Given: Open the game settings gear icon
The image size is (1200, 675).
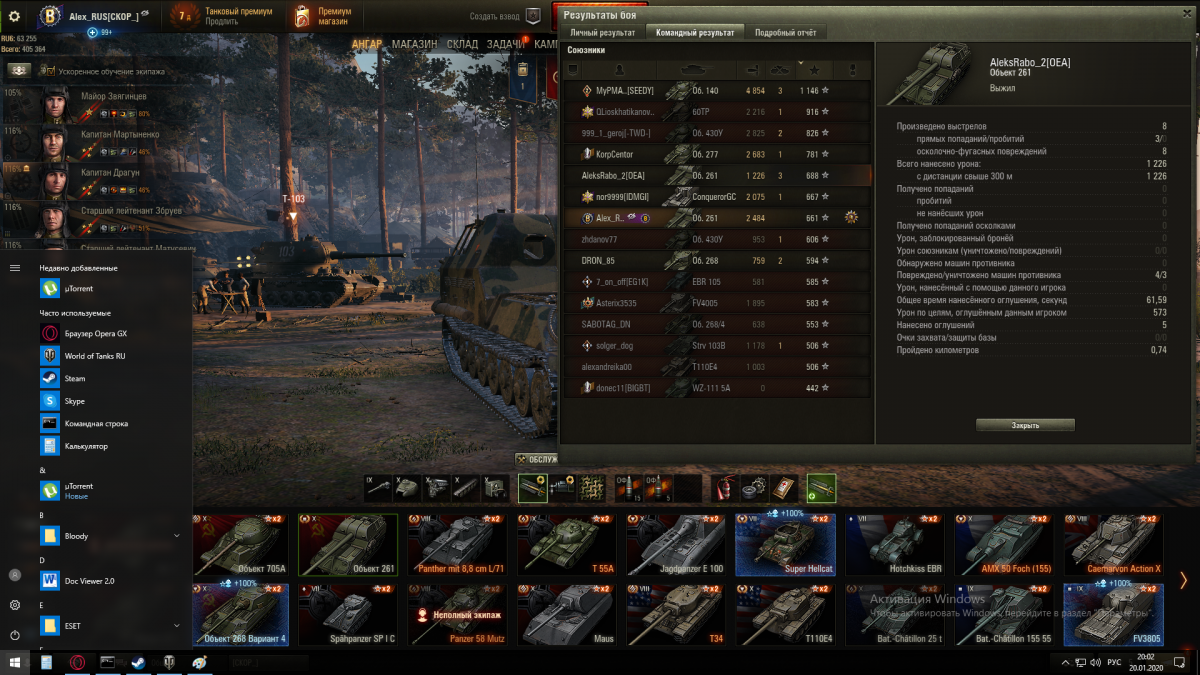Looking at the screenshot, I should pos(14,16).
